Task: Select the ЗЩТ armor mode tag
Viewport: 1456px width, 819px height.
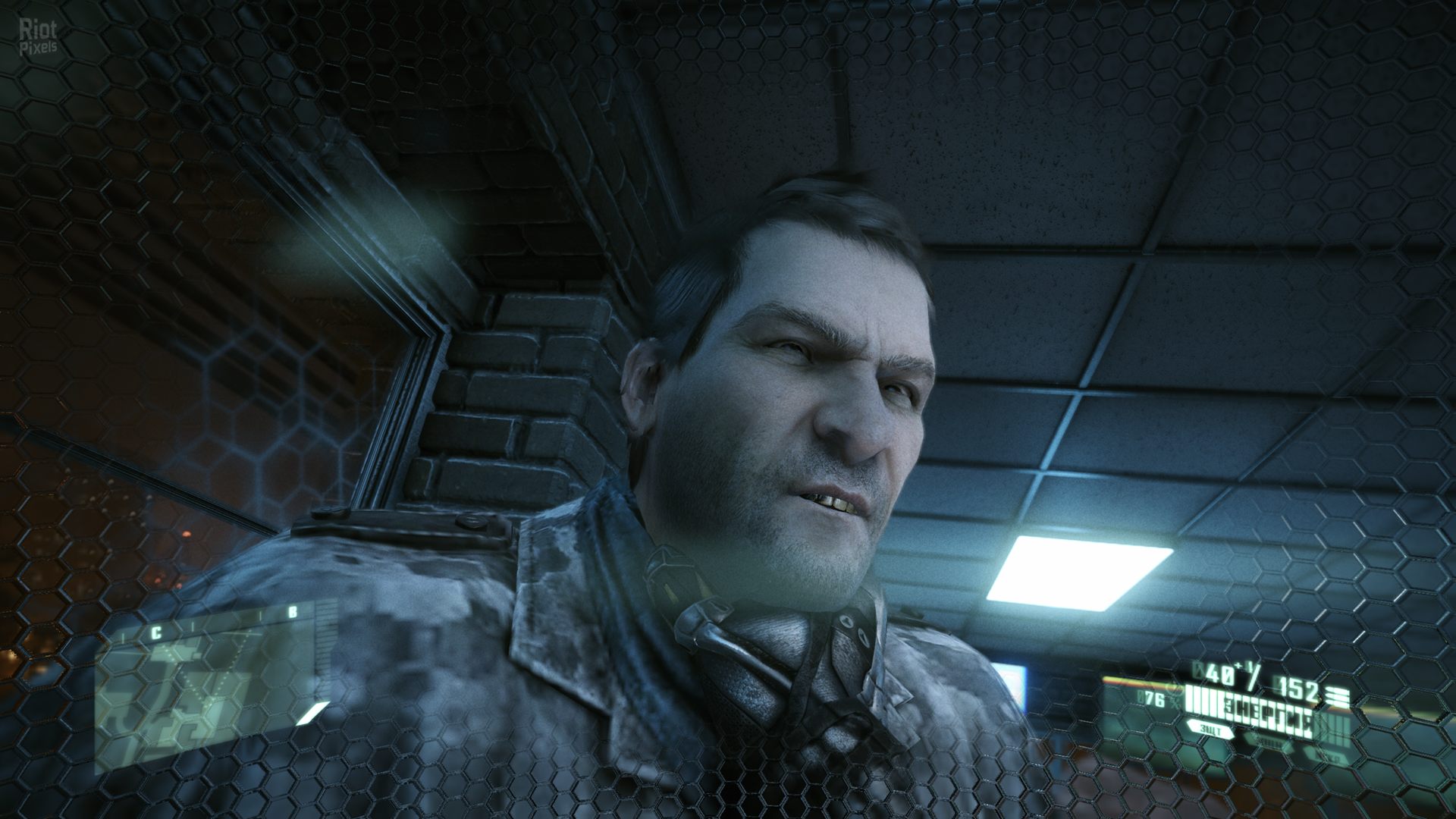Action: pos(1211,730)
